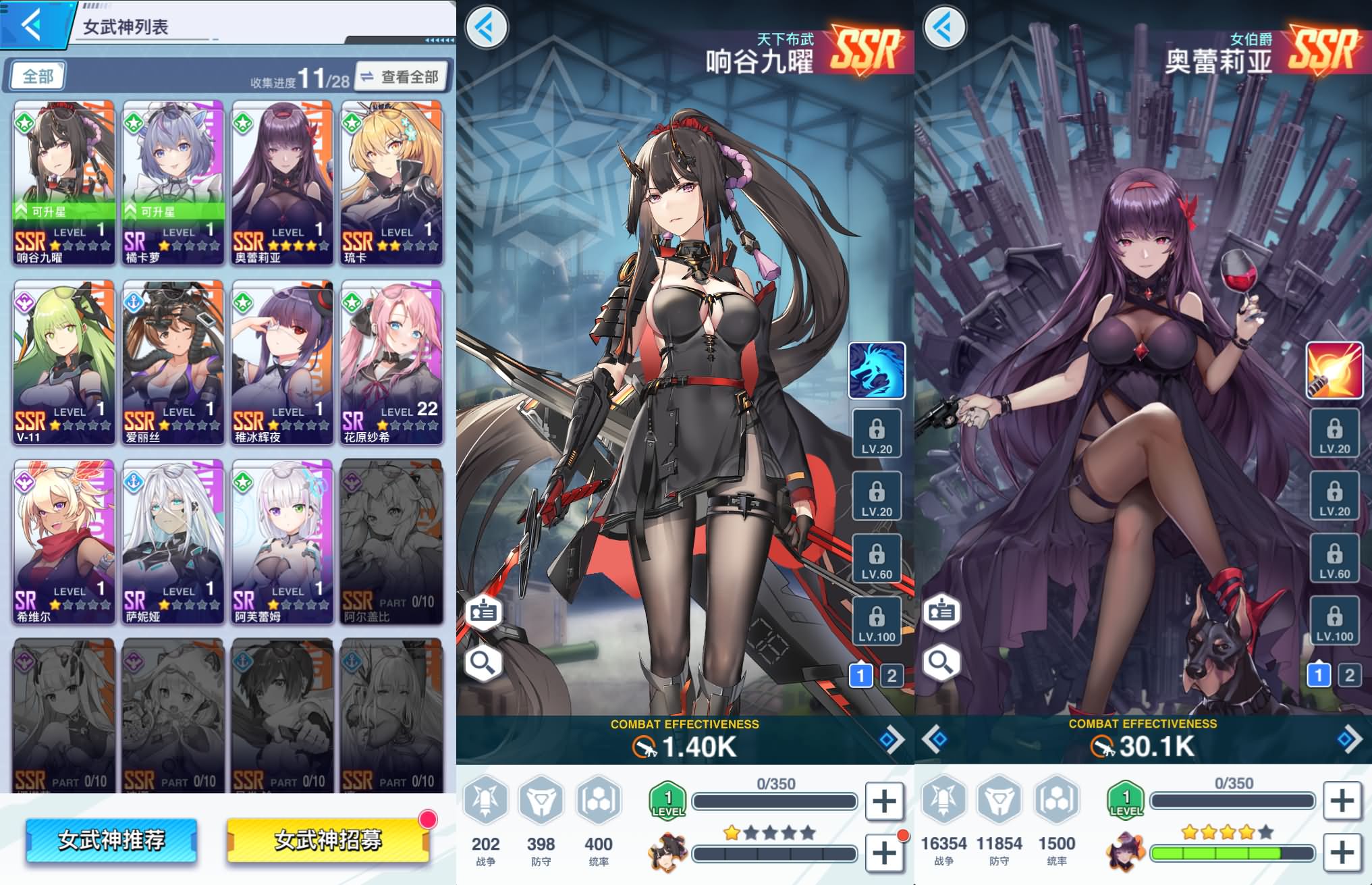Click the magnifier inspect icon under 奥蕾莉亚
The width and height of the screenshot is (1372, 885).
pyautogui.click(x=943, y=662)
